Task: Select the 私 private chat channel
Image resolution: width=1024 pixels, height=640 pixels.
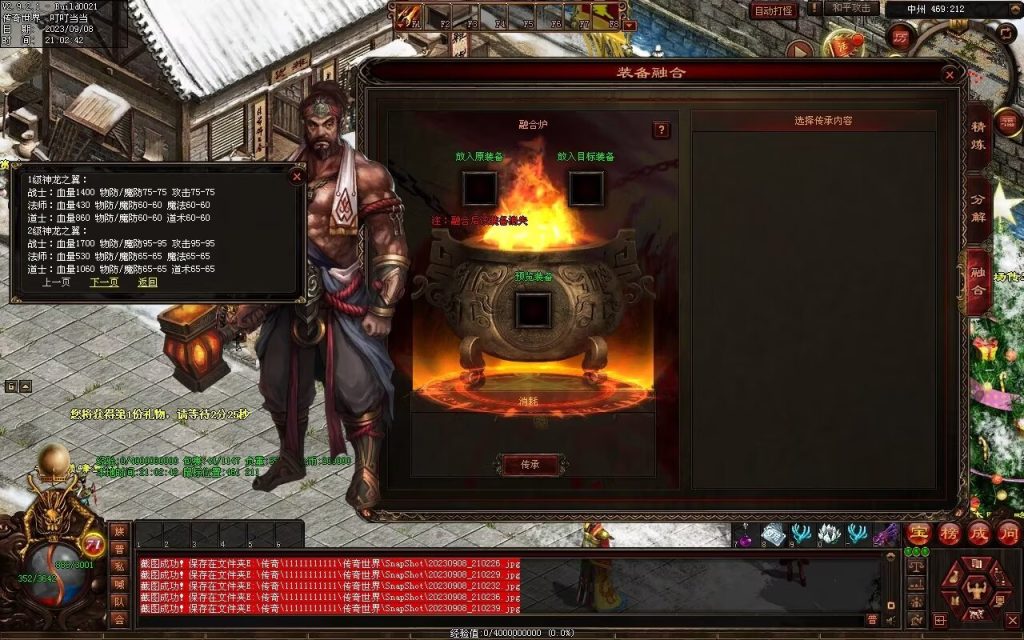Action: click(x=119, y=566)
